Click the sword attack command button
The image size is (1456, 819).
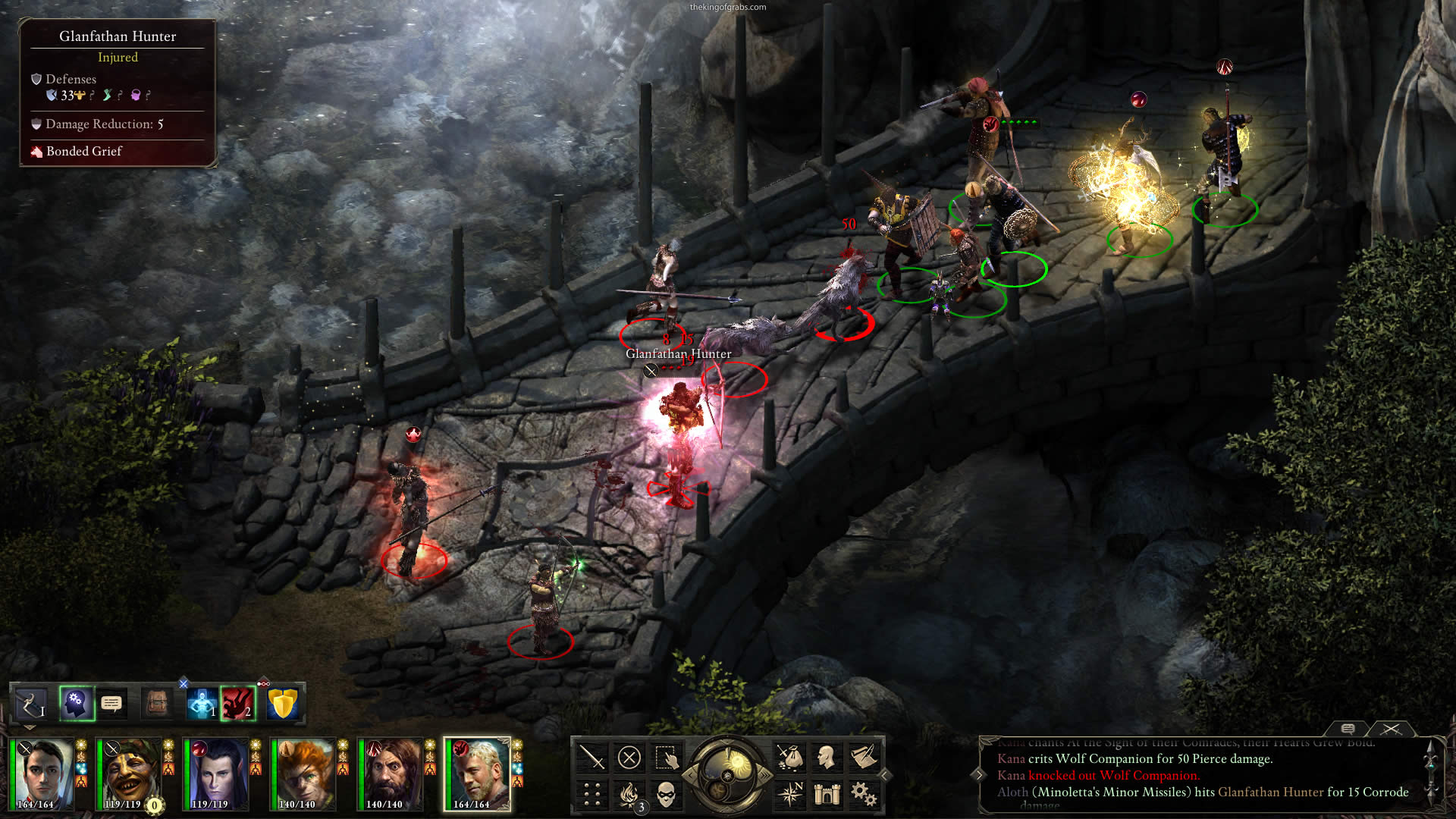pos(591,757)
